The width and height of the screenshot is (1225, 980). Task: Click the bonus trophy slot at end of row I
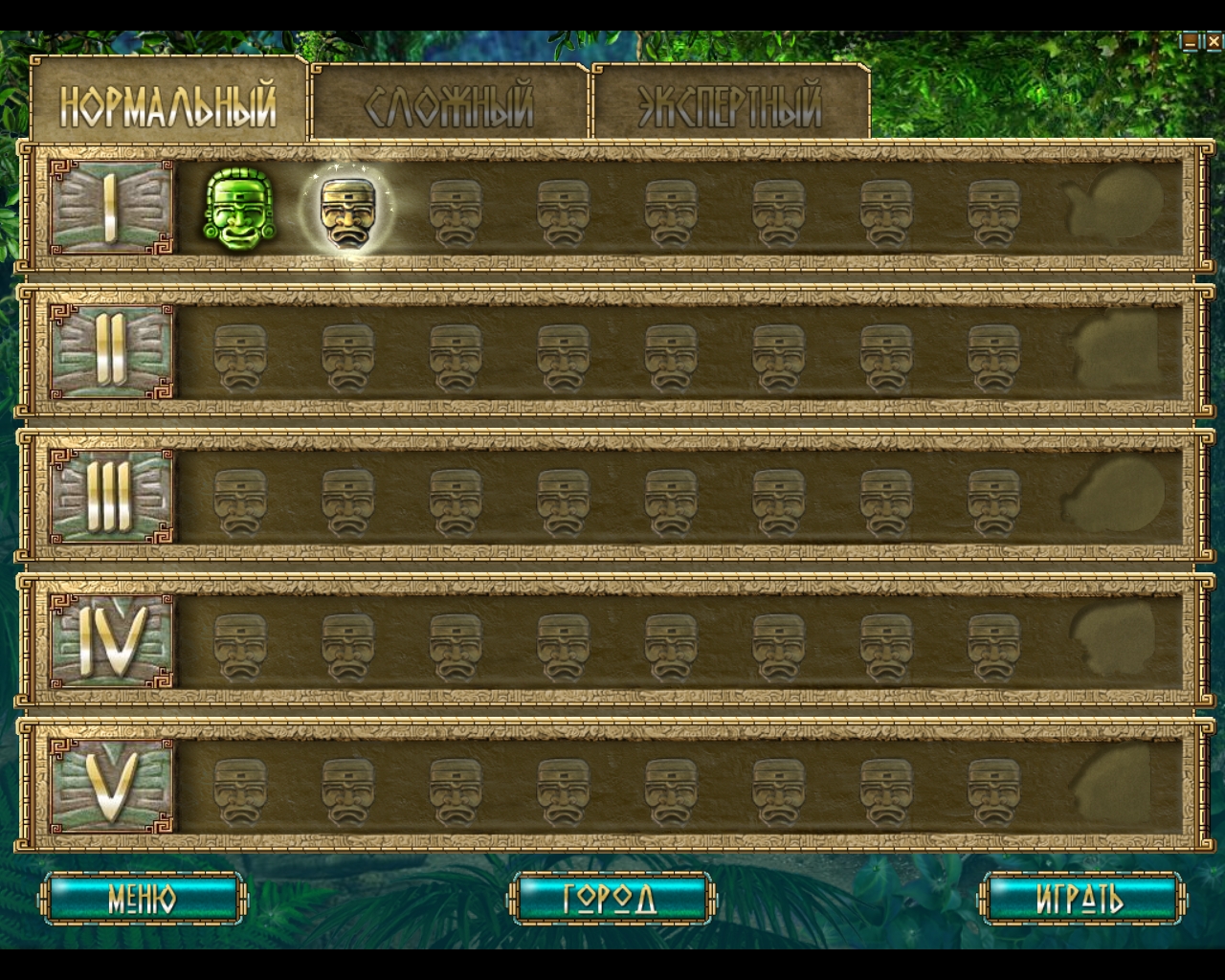(1115, 206)
